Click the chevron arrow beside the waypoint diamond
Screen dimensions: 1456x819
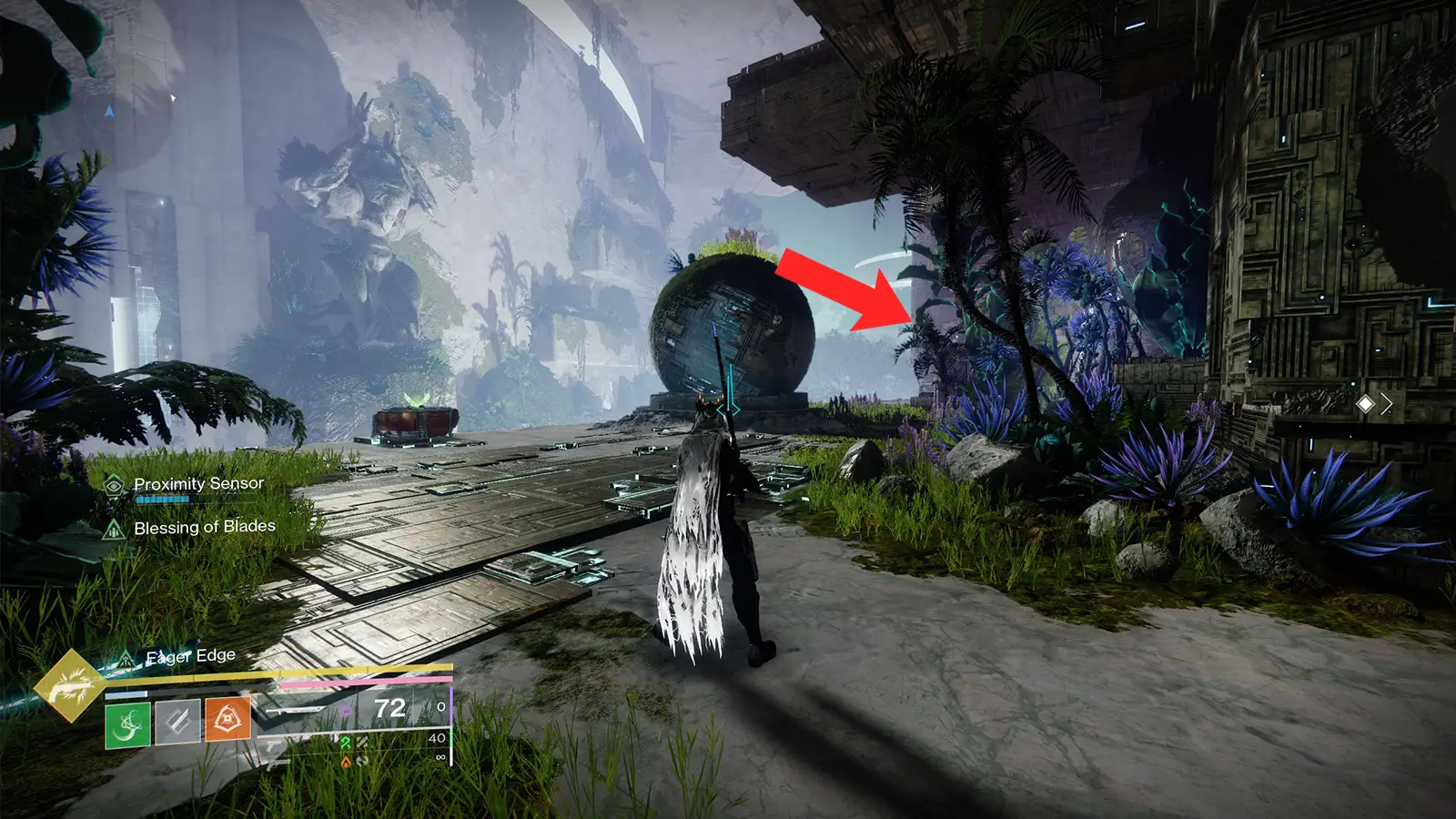1387,403
